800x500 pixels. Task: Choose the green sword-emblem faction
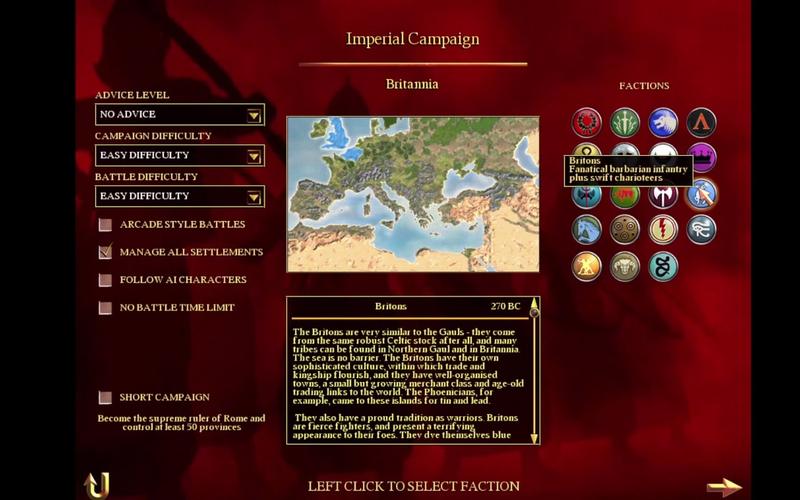click(x=625, y=122)
